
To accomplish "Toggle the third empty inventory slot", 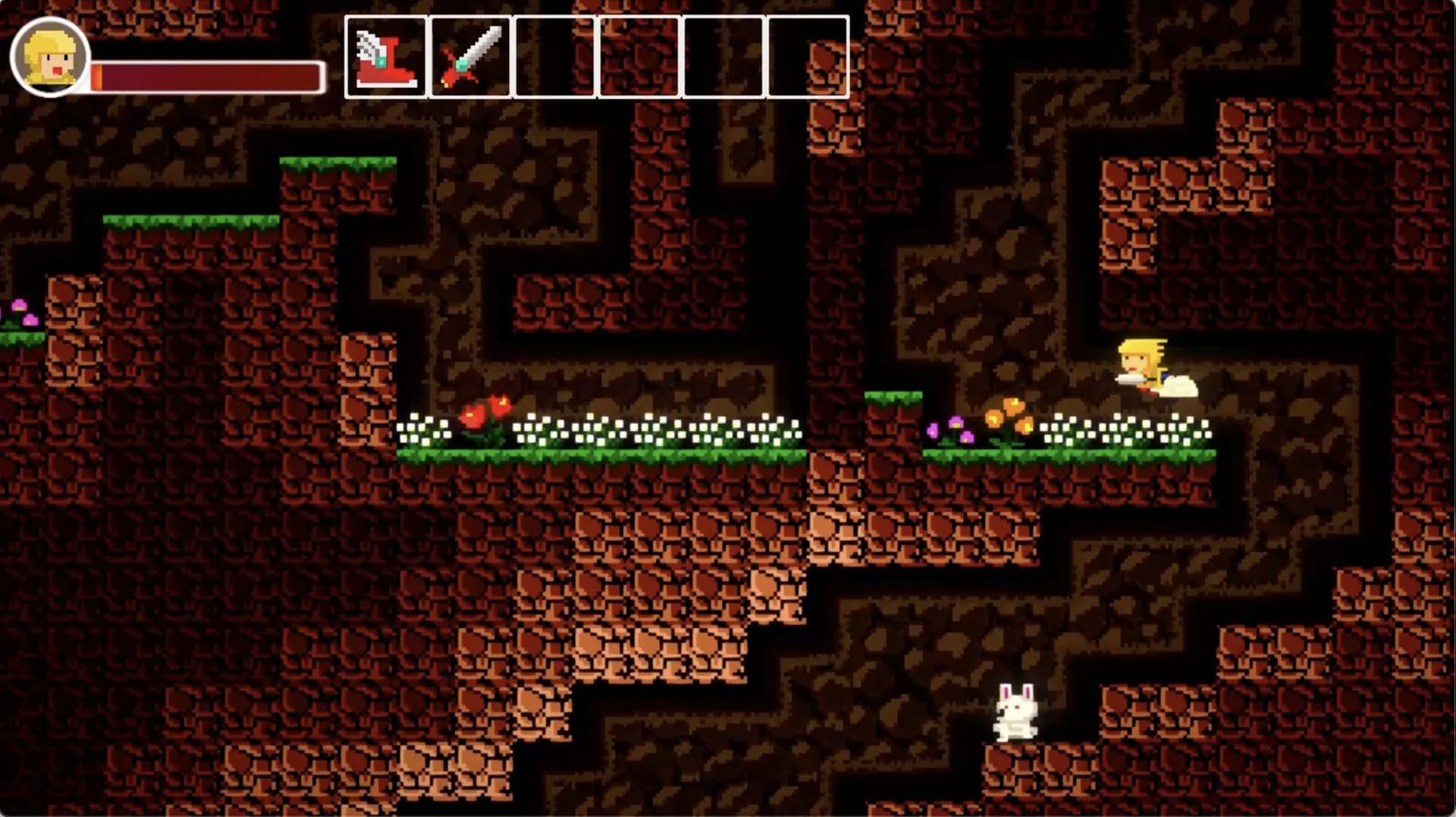I will (x=553, y=55).
